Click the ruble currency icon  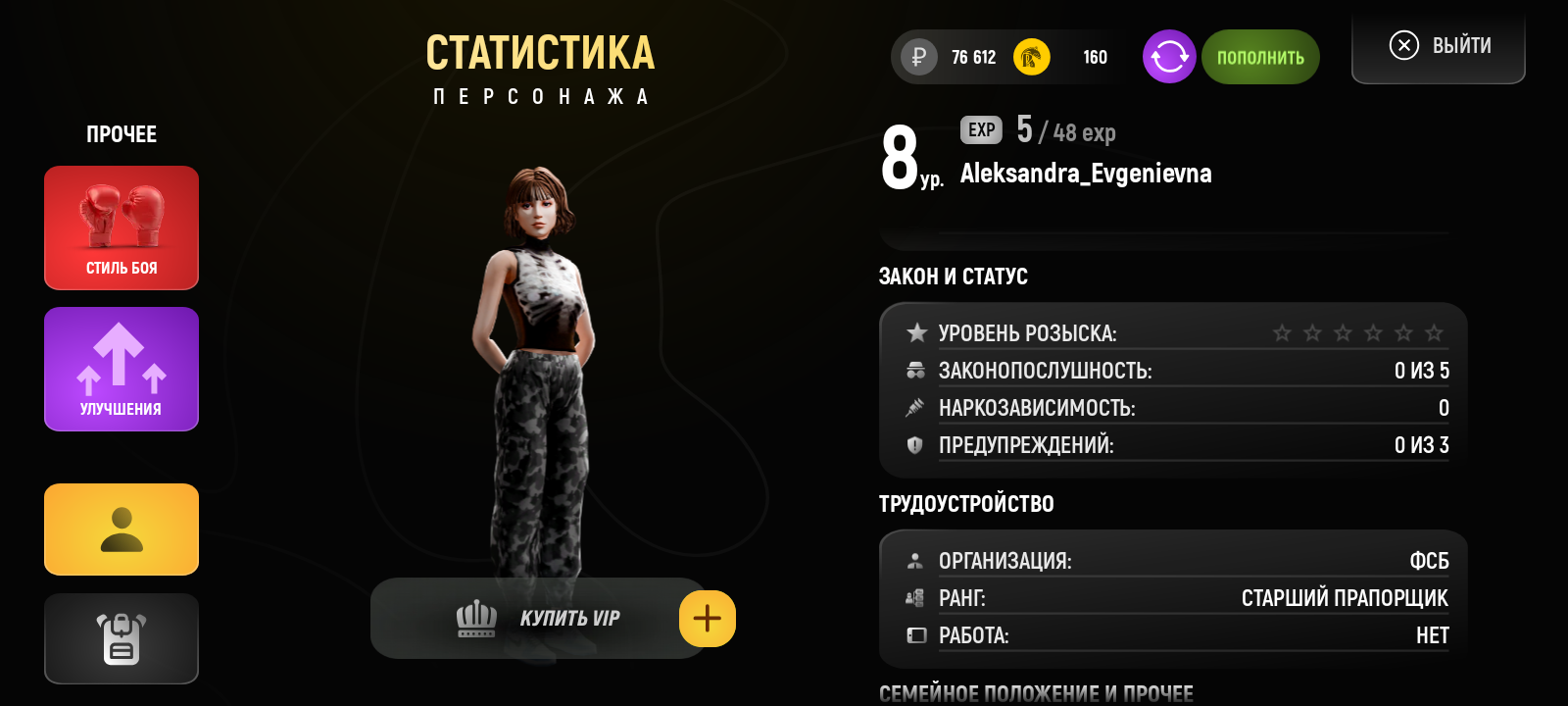click(x=919, y=57)
